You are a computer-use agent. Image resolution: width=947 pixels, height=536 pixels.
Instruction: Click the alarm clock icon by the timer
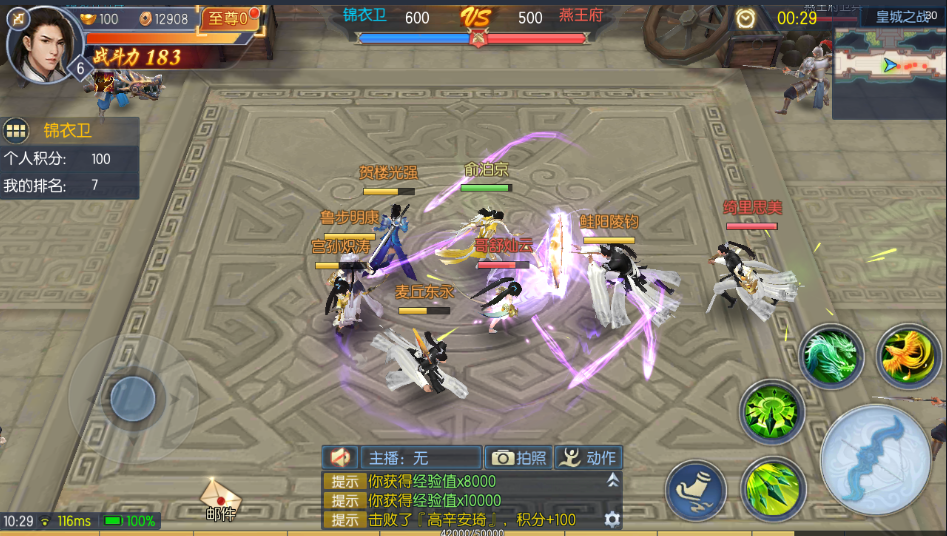click(745, 18)
